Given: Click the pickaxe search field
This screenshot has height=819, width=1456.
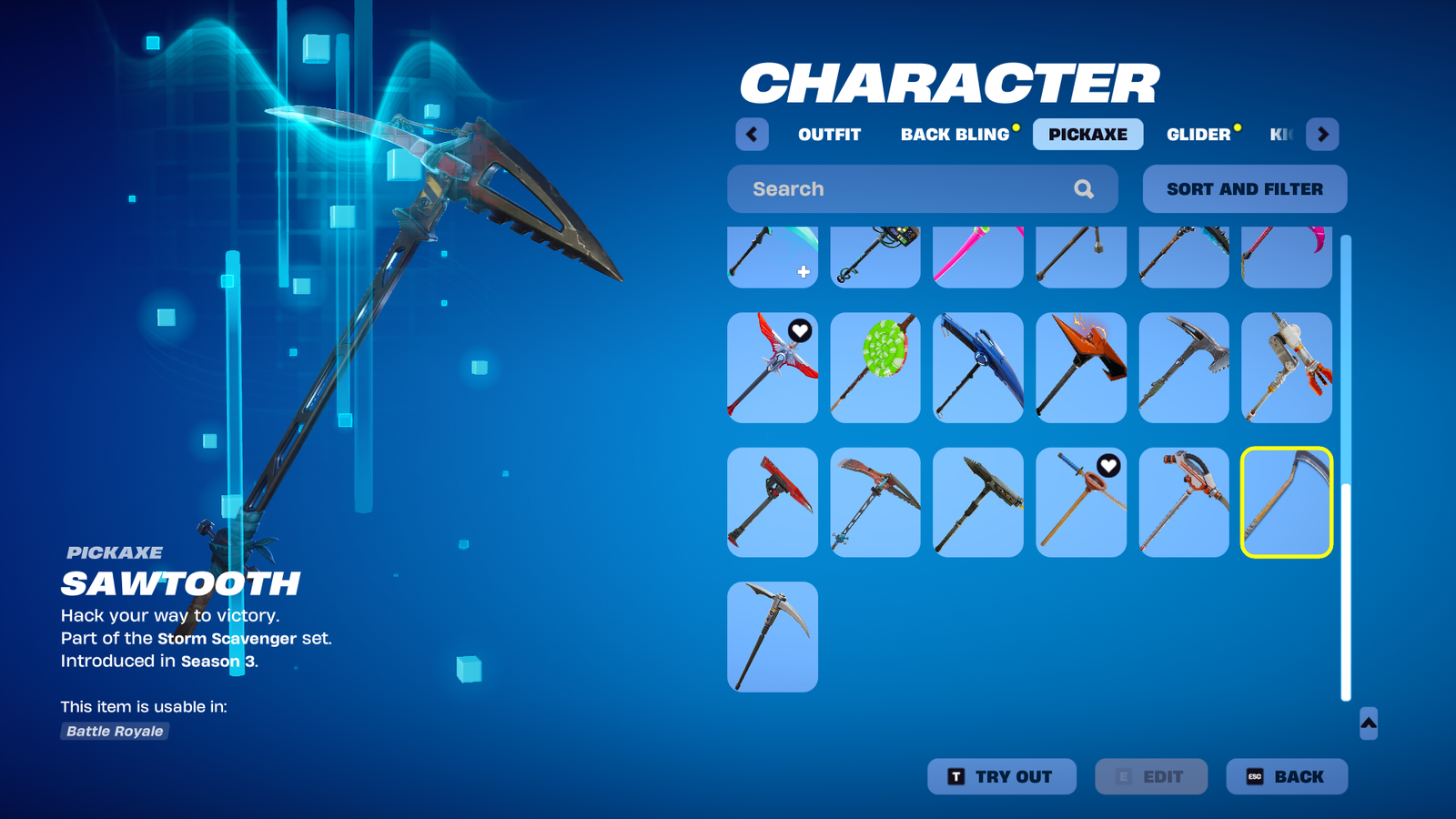Looking at the screenshot, I should (x=910, y=189).
